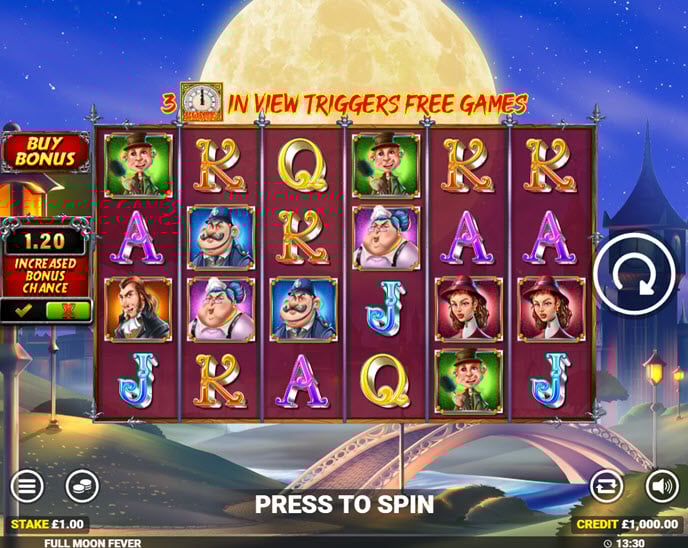Viewport: 688px width, 548px height.
Task: Enable increased bonus chance with the checkmark
Action: [x=23, y=311]
